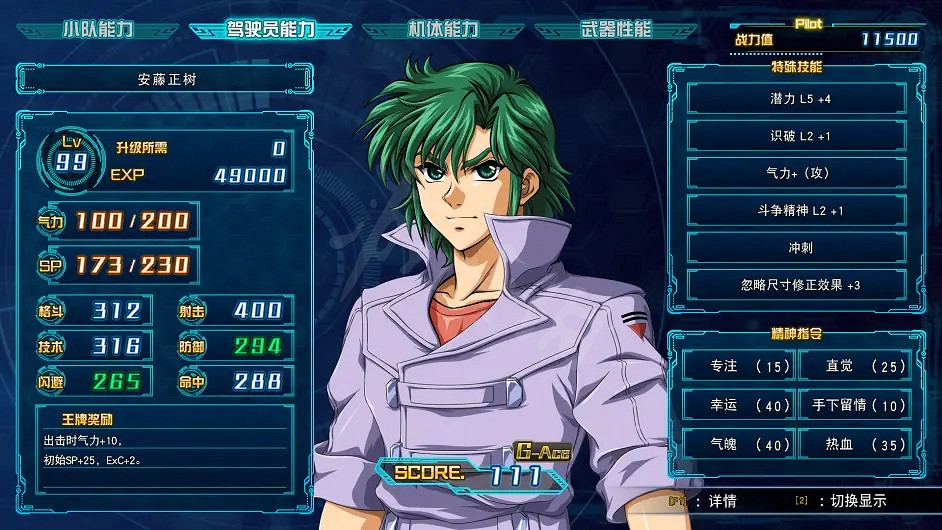Select the 潜力 L5 +4 skill row
942x530 pixels.
(x=796, y=99)
